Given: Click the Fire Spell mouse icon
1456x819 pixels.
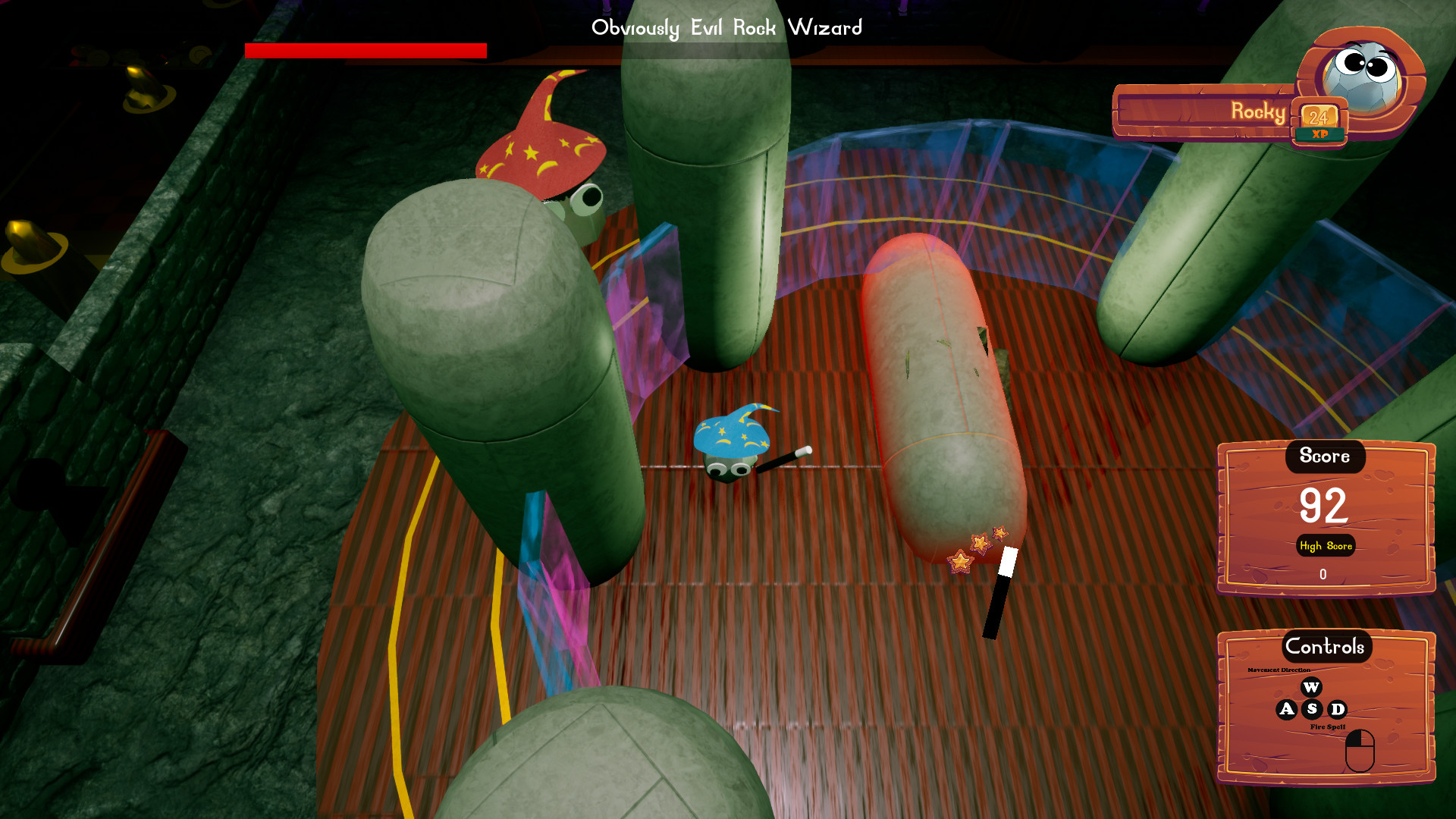Looking at the screenshot, I should (x=1360, y=751).
